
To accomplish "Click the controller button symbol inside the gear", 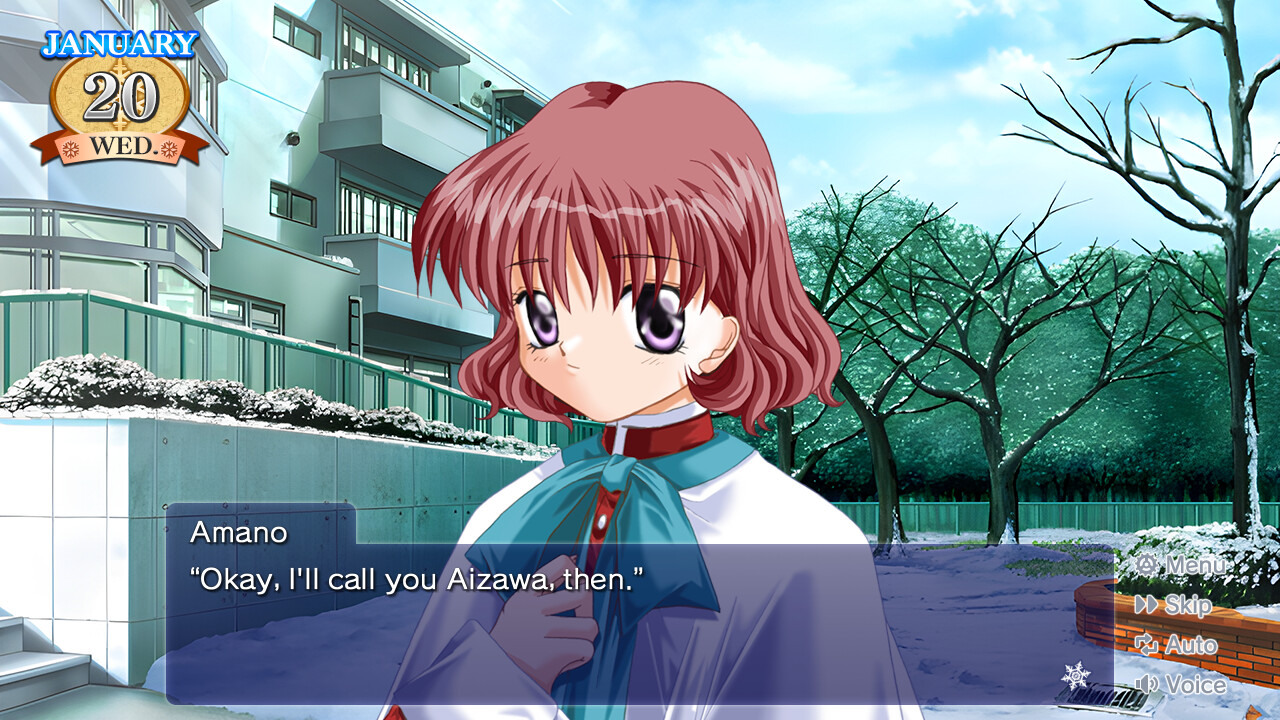I will (1148, 565).
